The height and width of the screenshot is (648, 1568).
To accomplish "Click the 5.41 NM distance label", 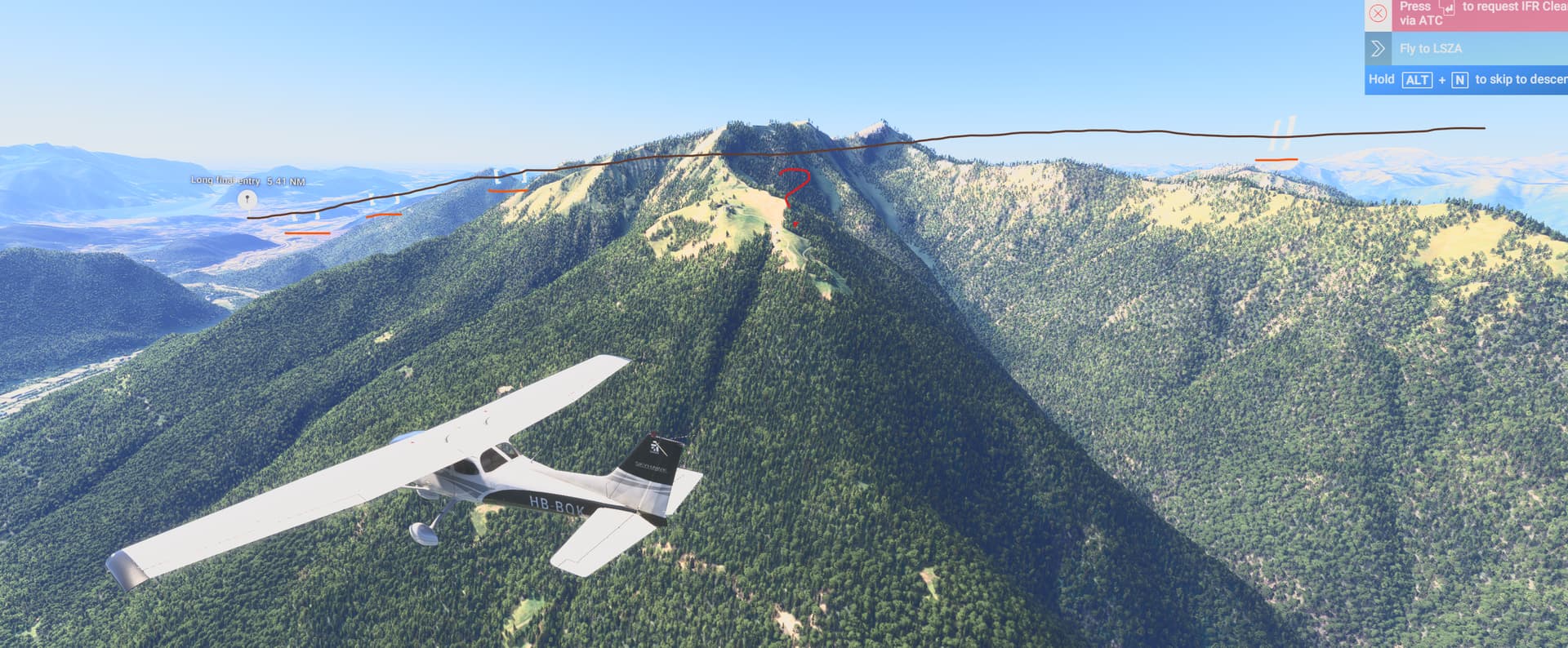I will 287,181.
